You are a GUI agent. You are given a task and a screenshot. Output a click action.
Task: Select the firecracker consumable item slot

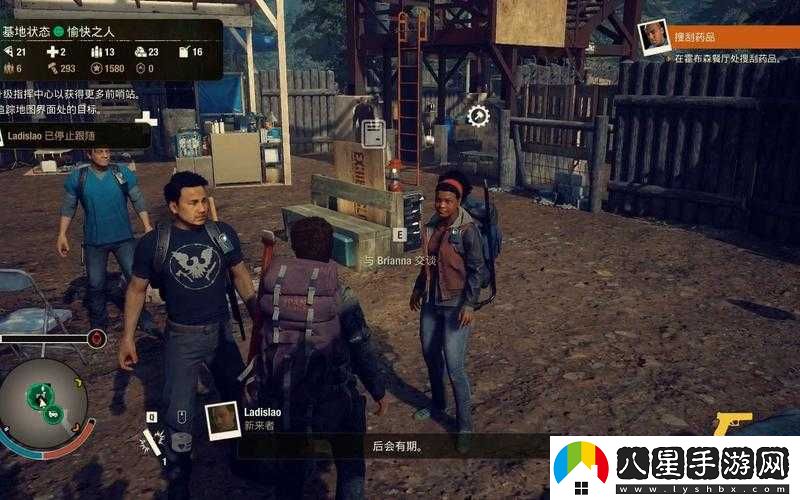click(x=153, y=441)
